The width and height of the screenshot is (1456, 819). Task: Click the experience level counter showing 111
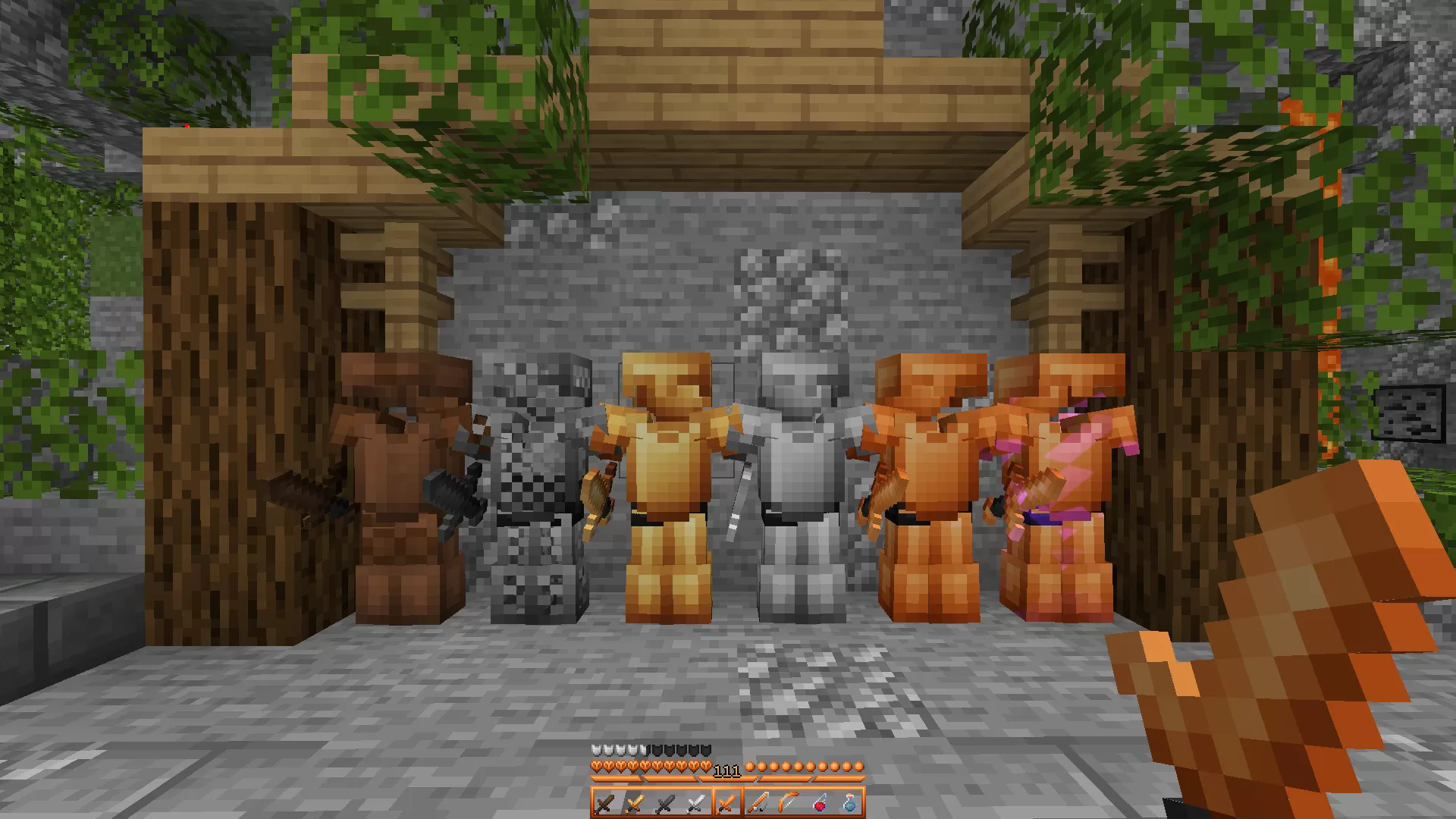click(727, 771)
